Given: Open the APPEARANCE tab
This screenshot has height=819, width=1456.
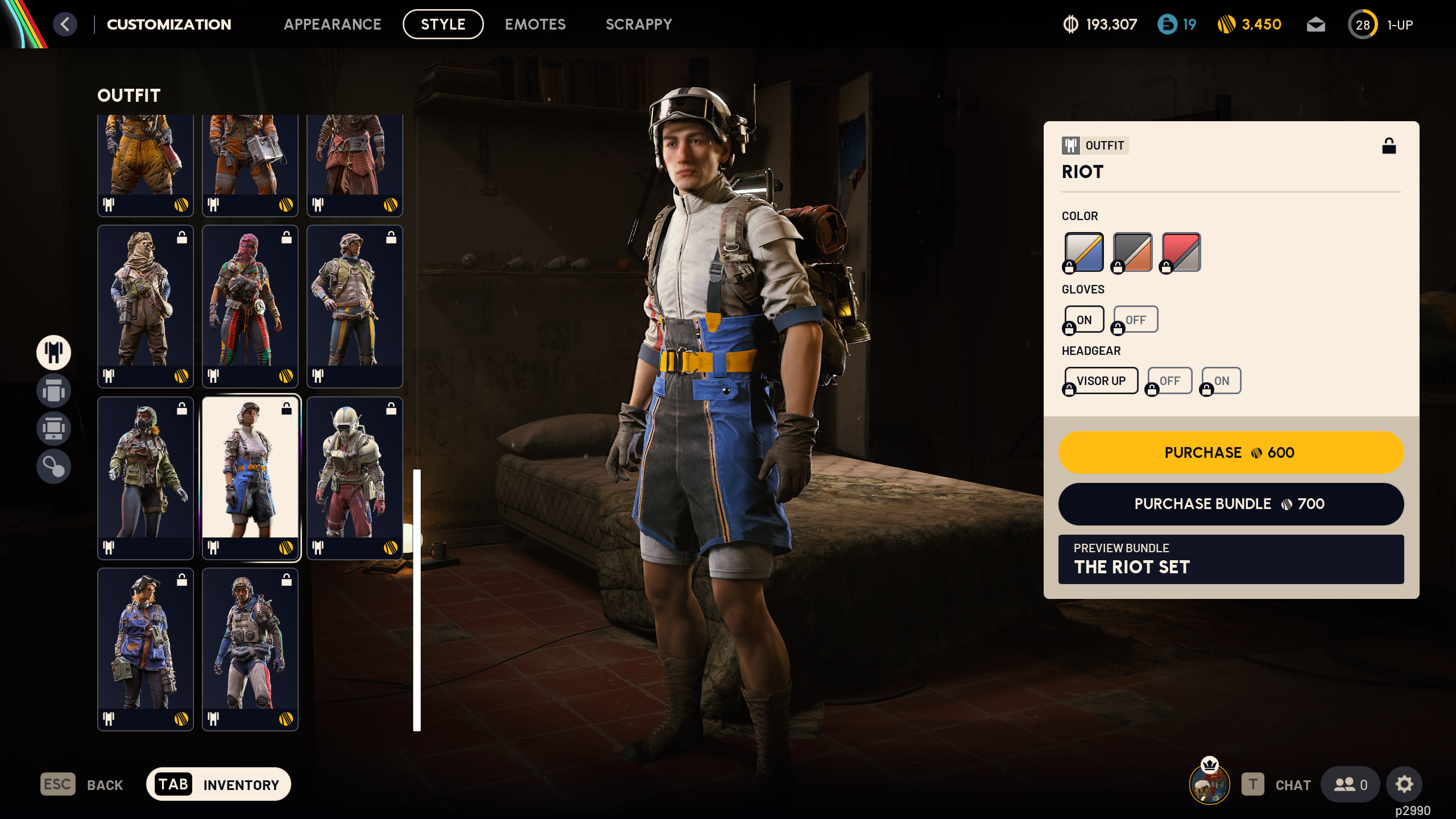Looking at the screenshot, I should [333, 24].
